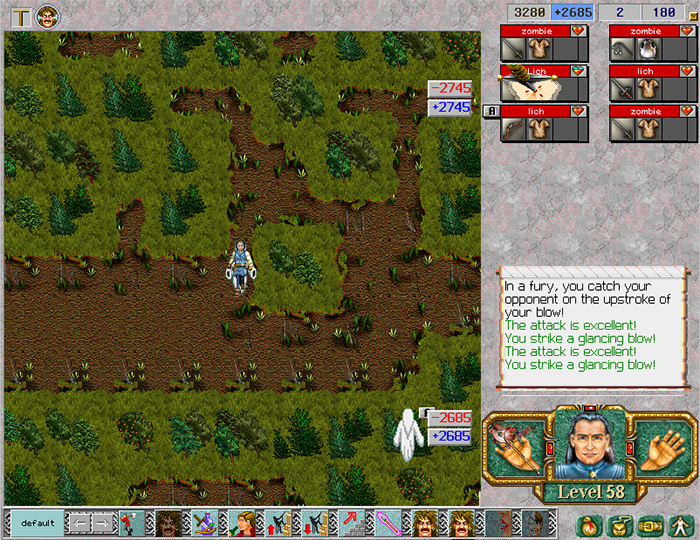The image size is (700, 540).
Task: Activate the red arrow over wall hotbar skill
Action: click(x=351, y=523)
